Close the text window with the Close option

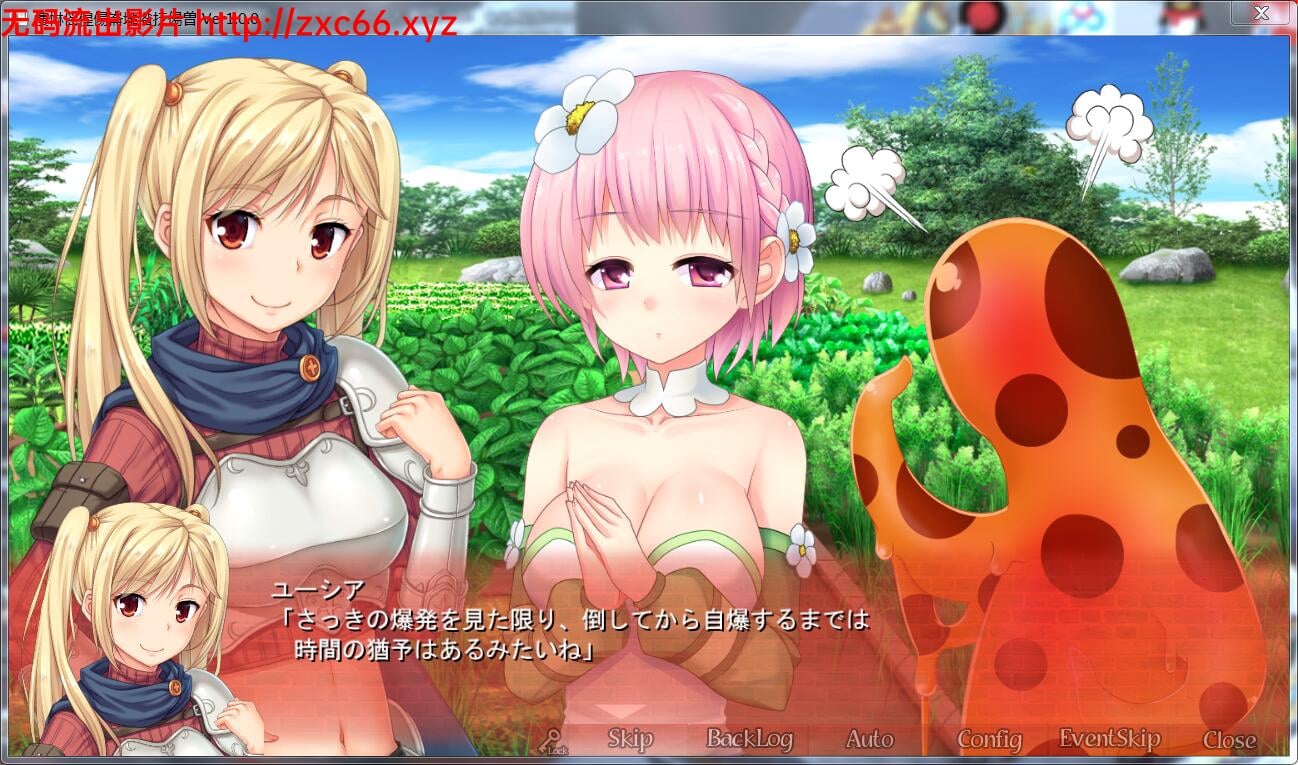click(x=1230, y=738)
